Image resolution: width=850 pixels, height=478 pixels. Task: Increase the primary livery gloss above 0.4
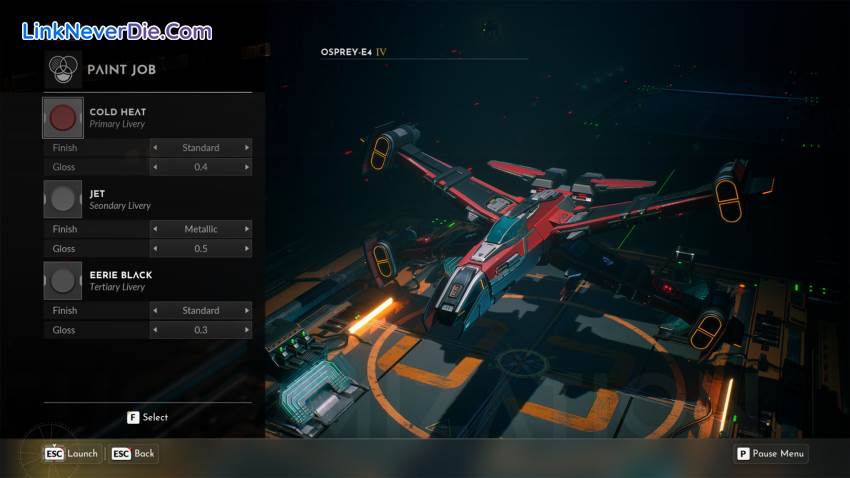[x=247, y=167]
